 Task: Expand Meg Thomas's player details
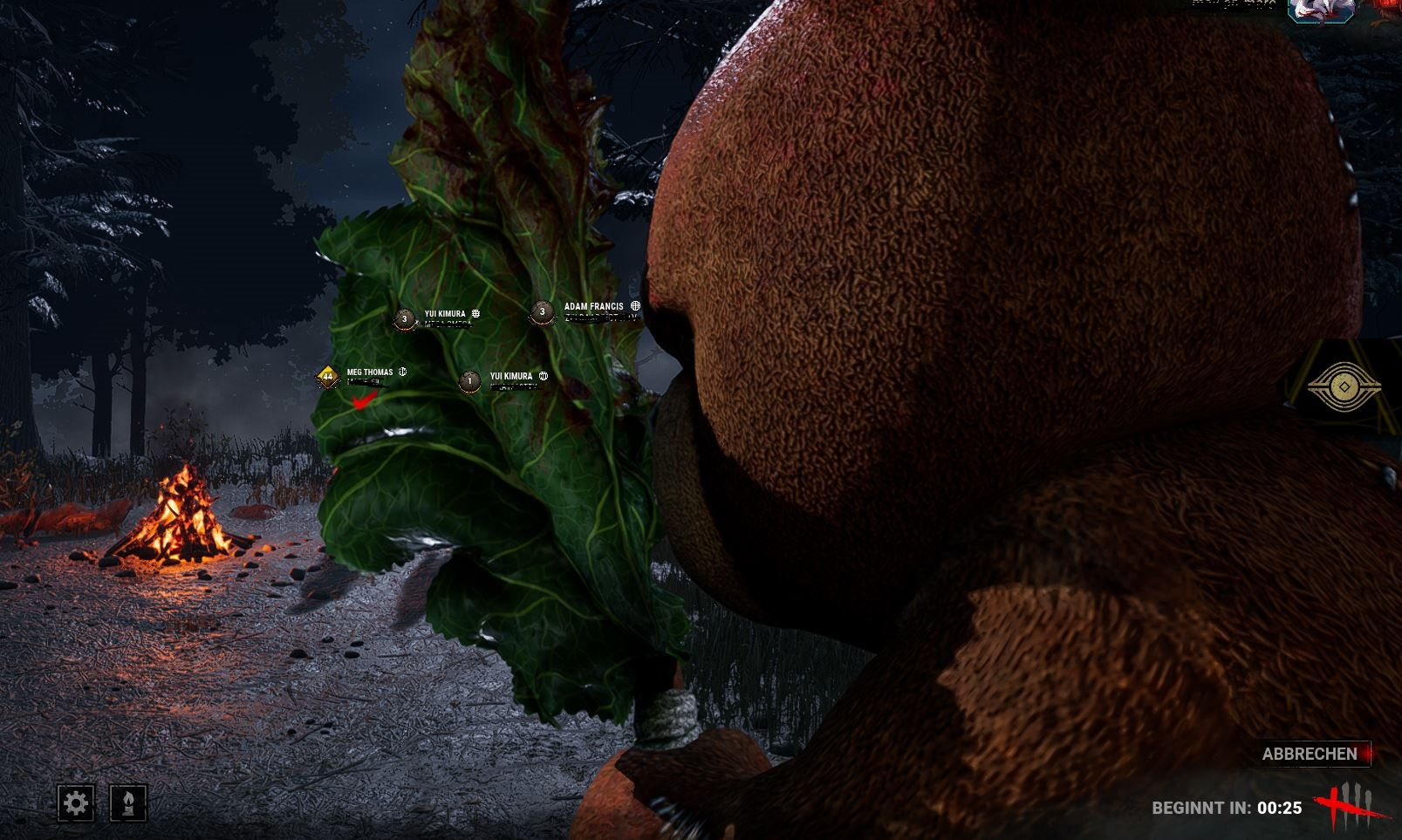(x=368, y=371)
